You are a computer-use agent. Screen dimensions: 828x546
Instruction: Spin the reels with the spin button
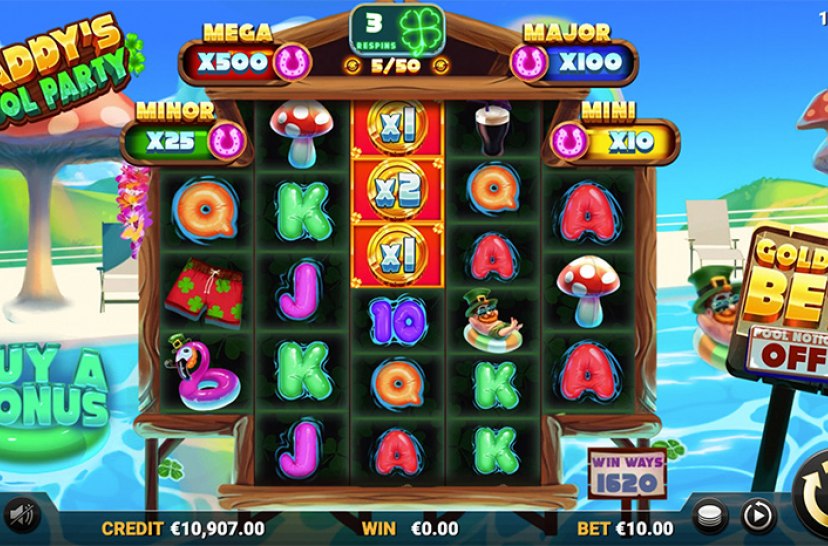812,498
